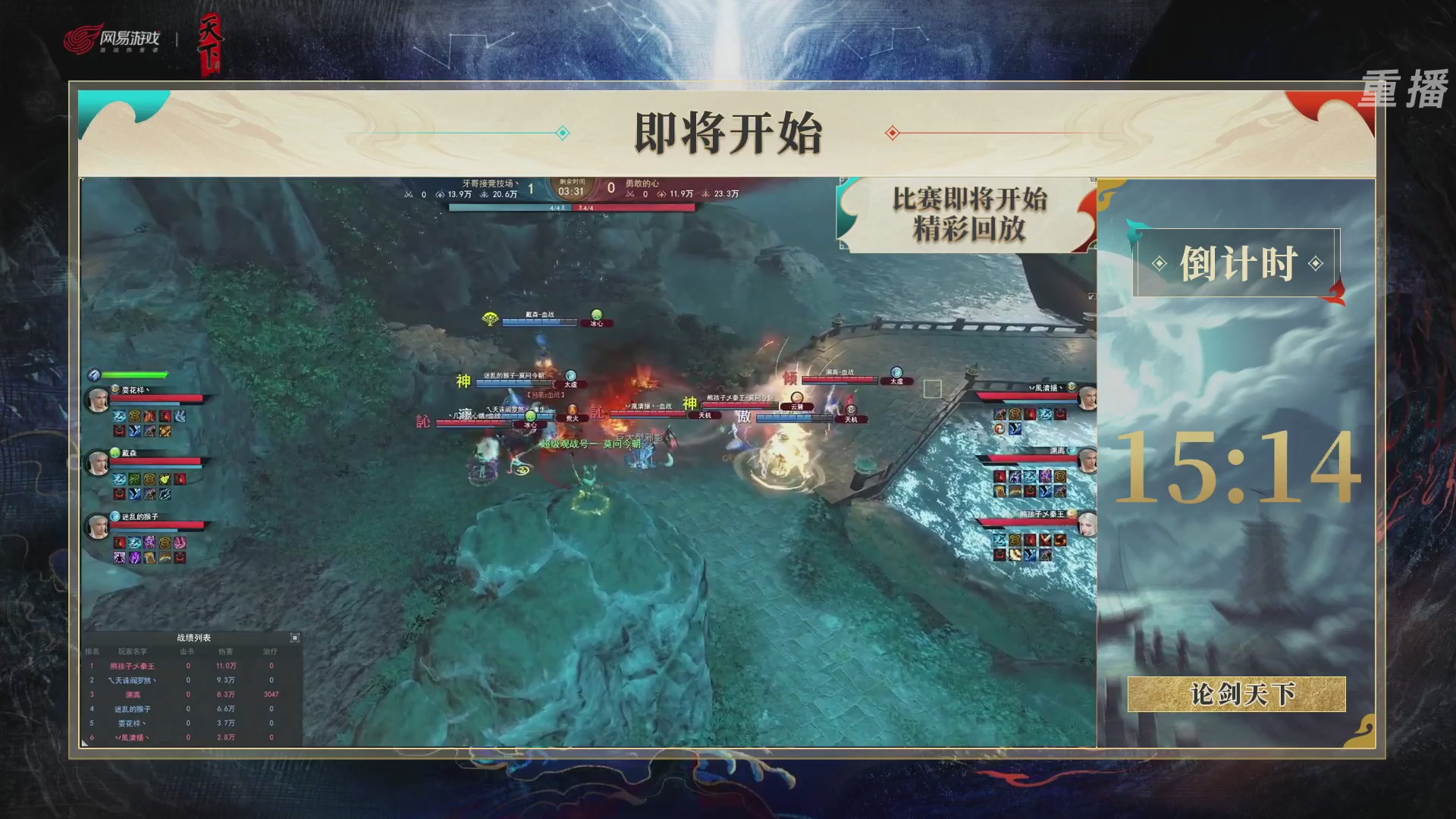
Task: Select the taiji class icon next to 迷乱的猴子
Action: point(115,516)
